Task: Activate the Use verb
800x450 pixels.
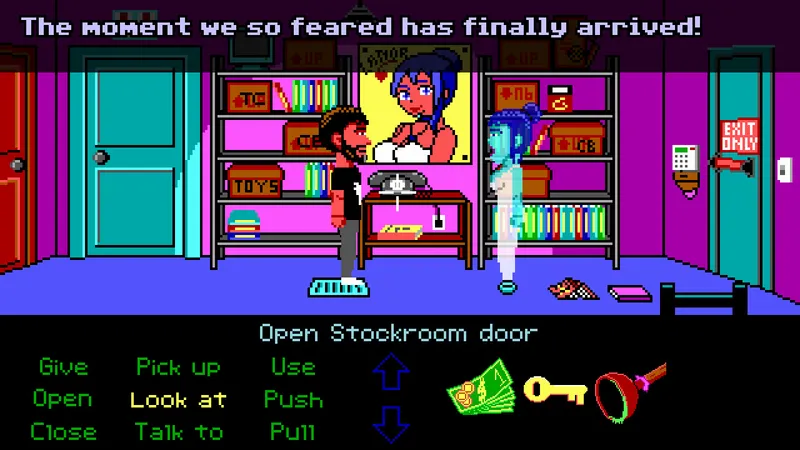Action: pos(292,367)
